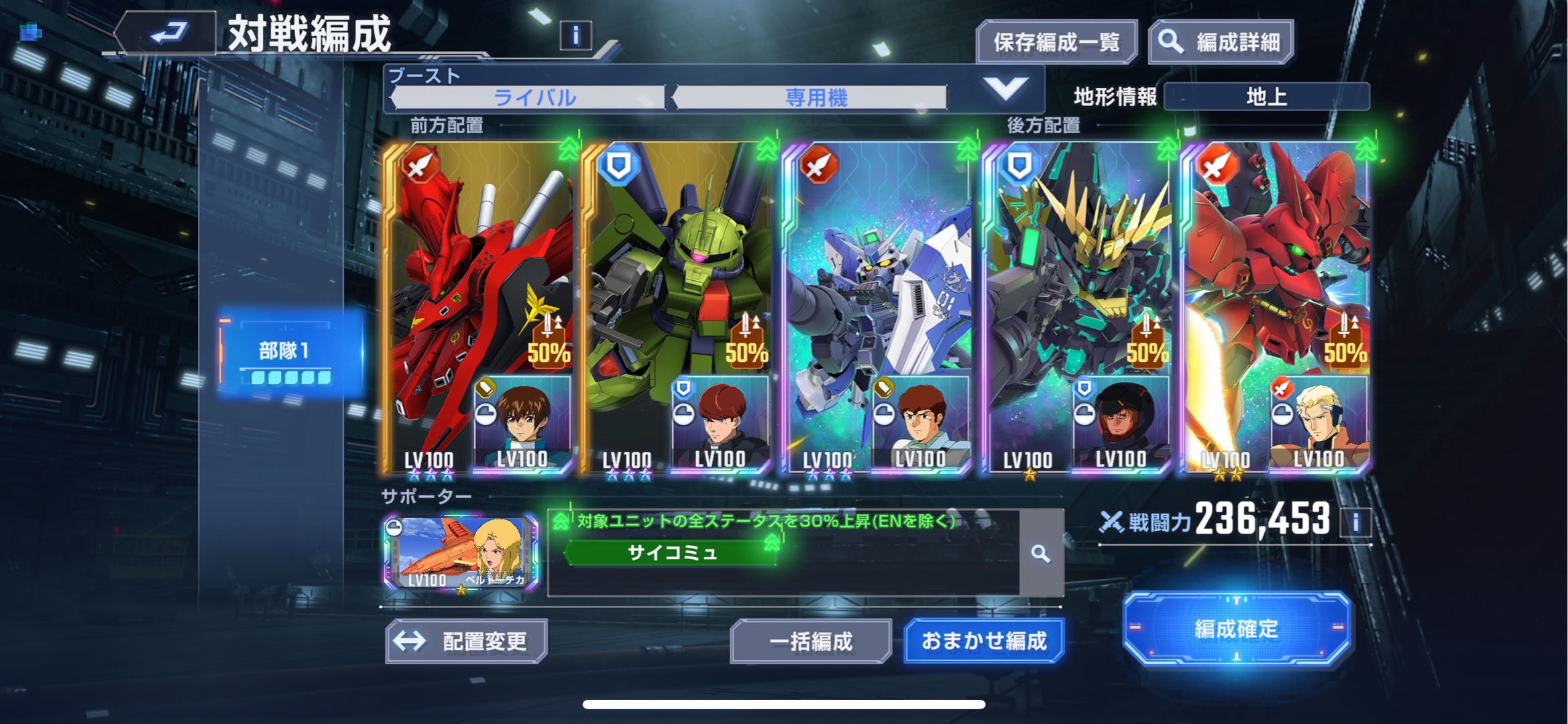Screen dimensions: 1568x724
Task: Go back with the return arrow button
Action: [x=168, y=32]
